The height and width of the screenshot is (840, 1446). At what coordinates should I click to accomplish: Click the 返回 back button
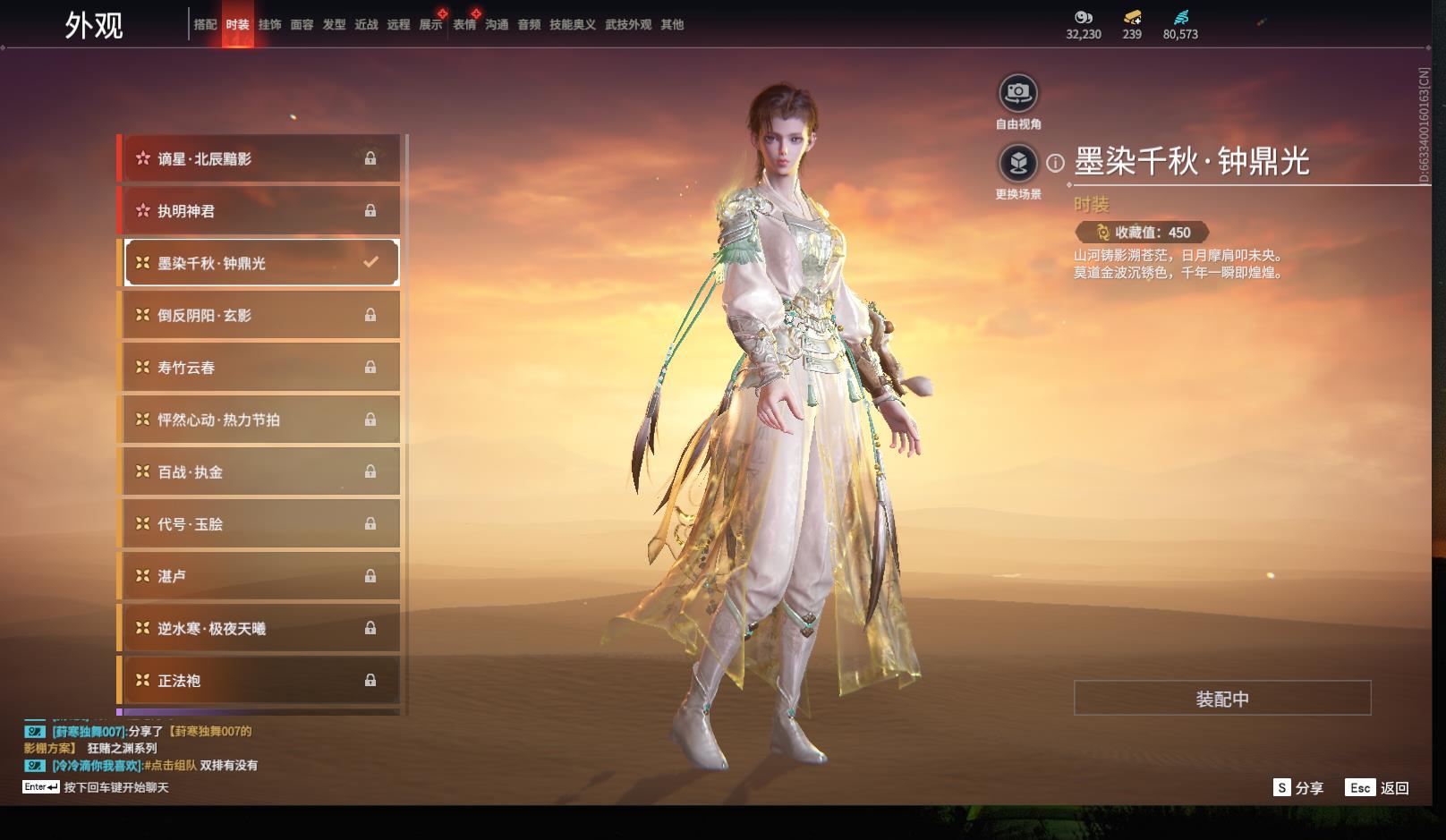[1377, 787]
